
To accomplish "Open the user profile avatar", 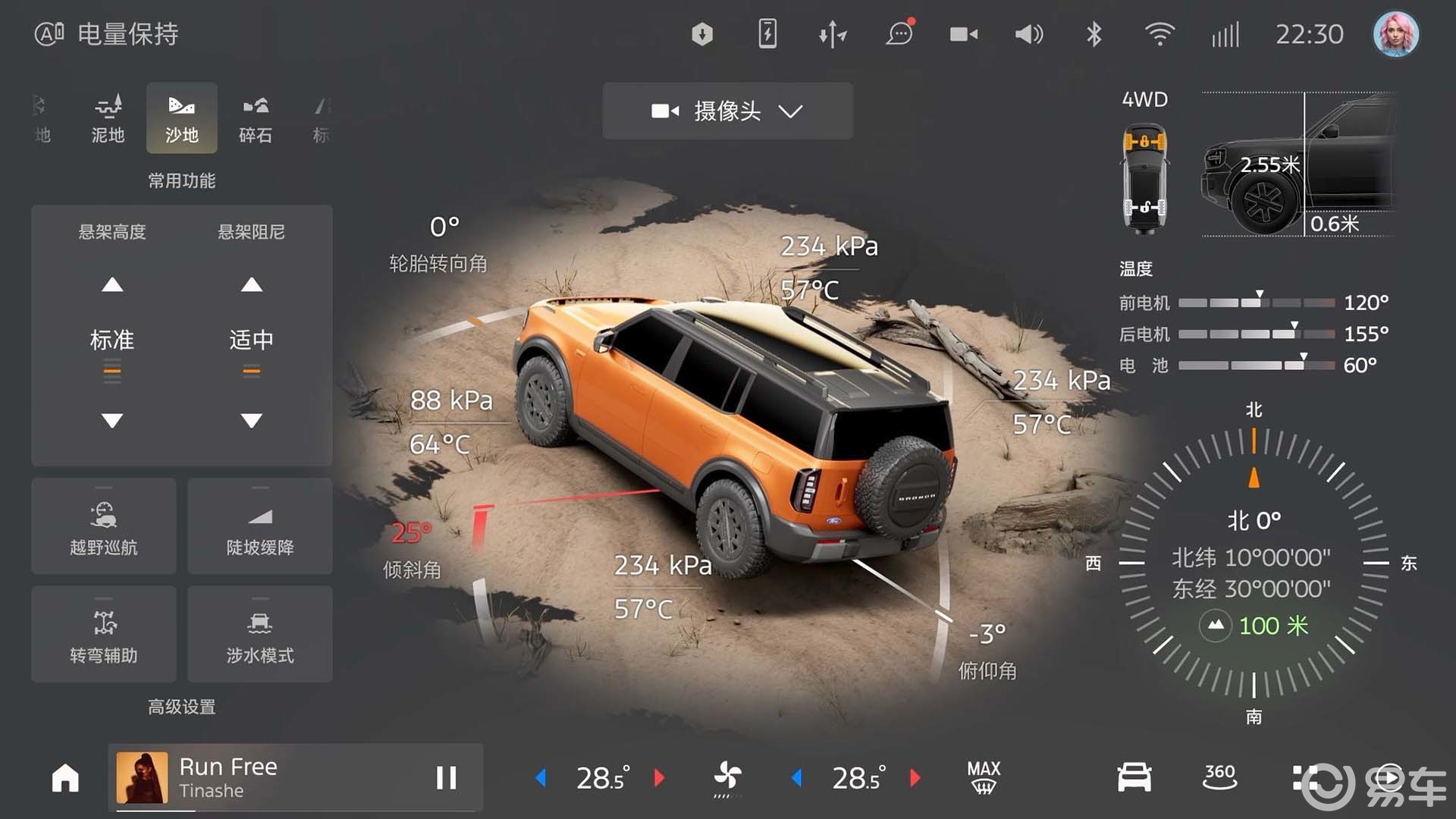I will (x=1395, y=34).
